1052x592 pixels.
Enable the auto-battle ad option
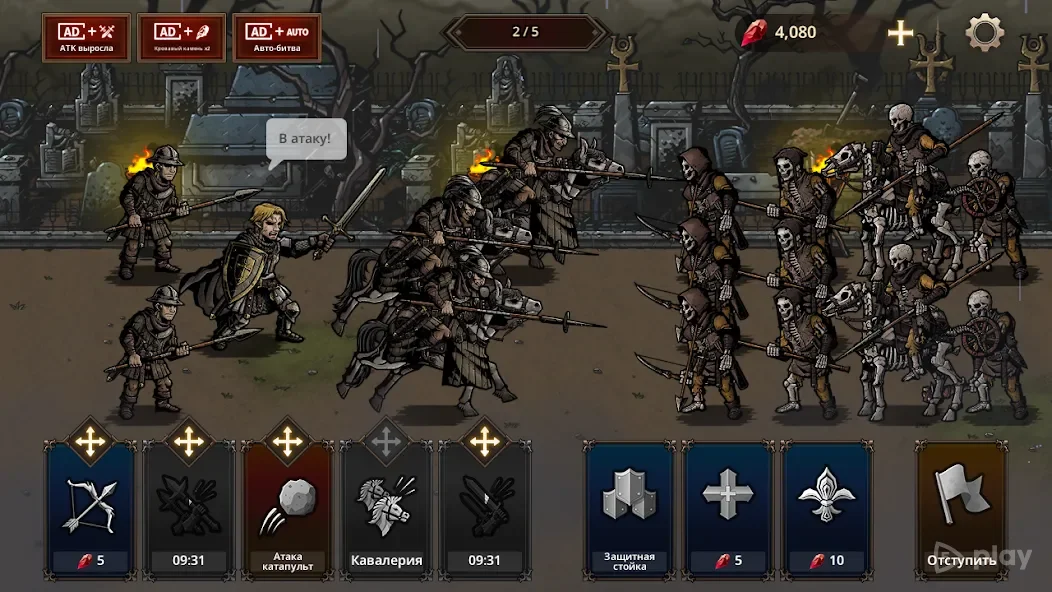pos(277,38)
